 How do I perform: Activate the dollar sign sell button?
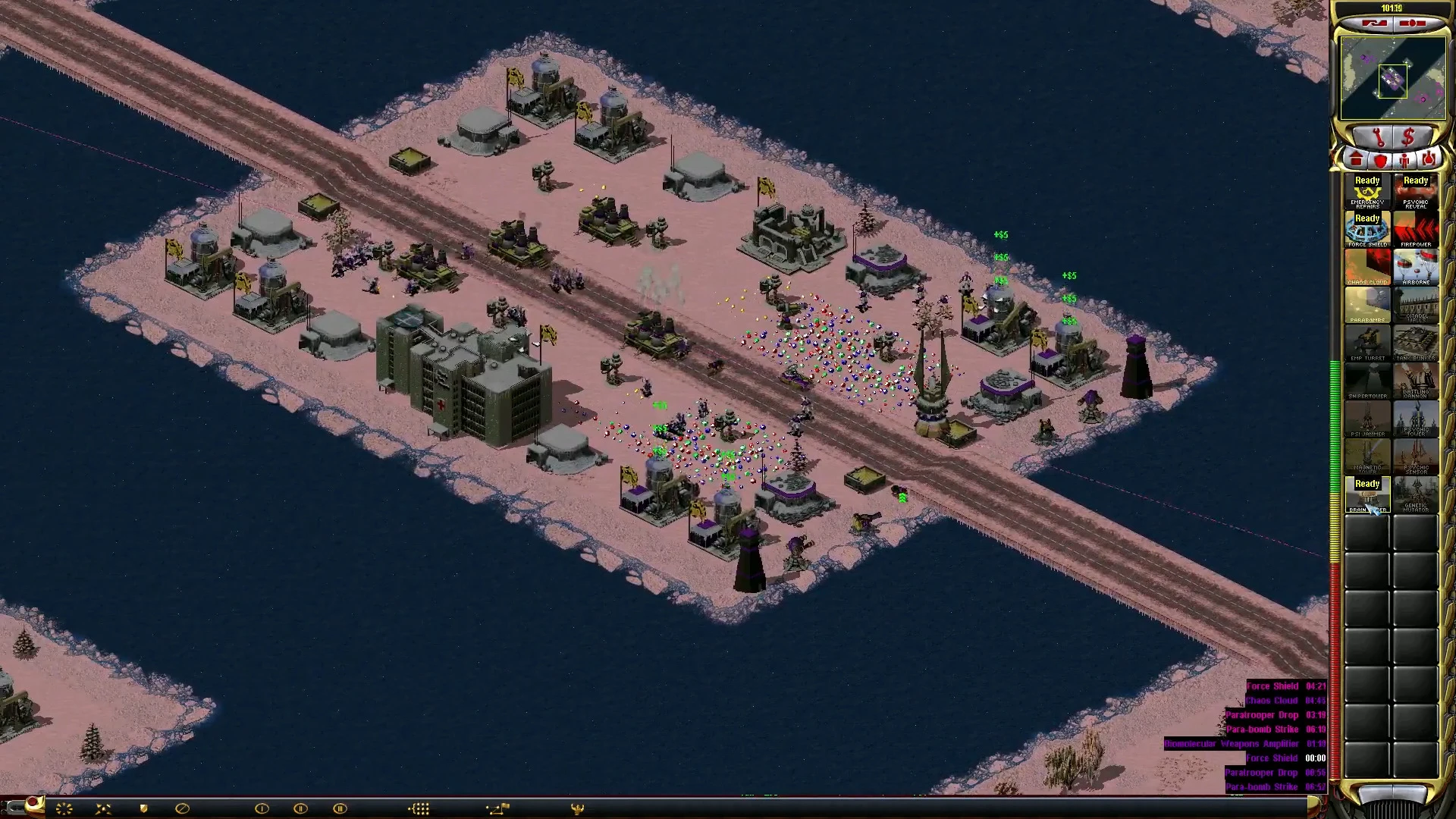(x=1409, y=137)
